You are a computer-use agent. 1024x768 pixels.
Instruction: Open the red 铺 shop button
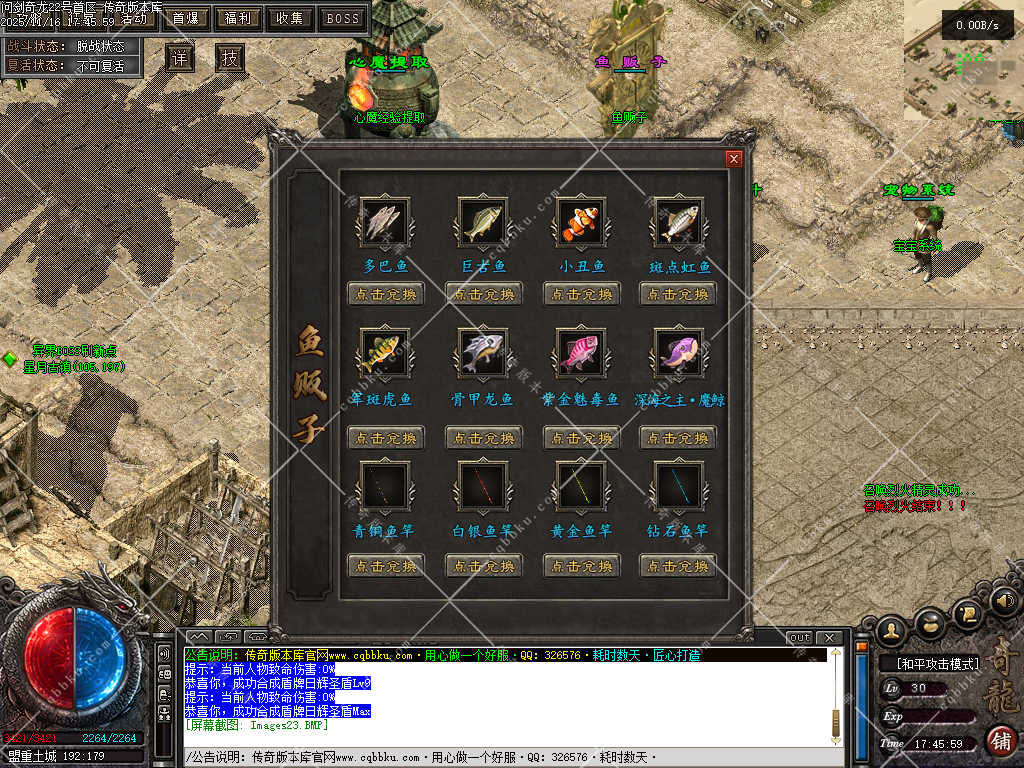click(x=999, y=740)
